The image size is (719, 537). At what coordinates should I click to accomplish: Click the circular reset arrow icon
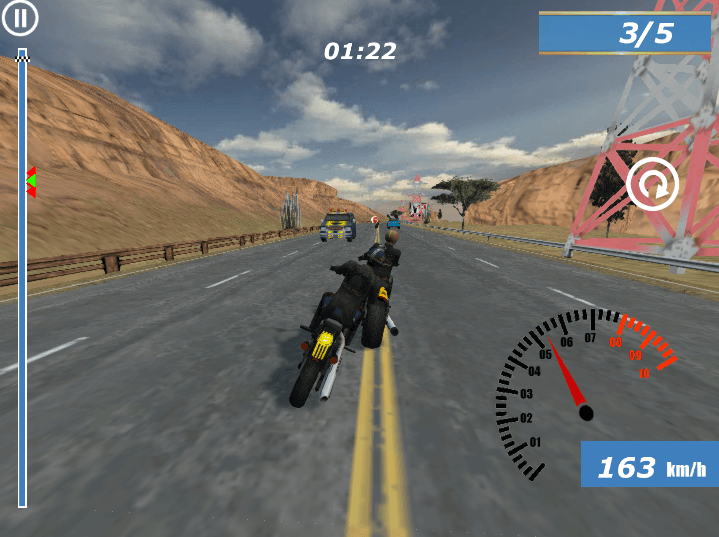click(652, 184)
